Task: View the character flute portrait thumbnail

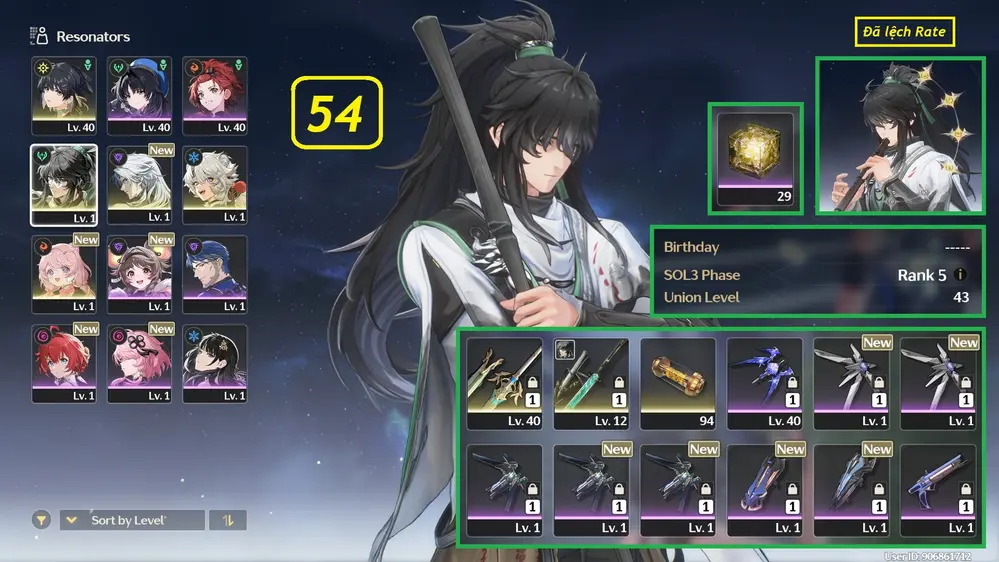Action: tap(898, 134)
